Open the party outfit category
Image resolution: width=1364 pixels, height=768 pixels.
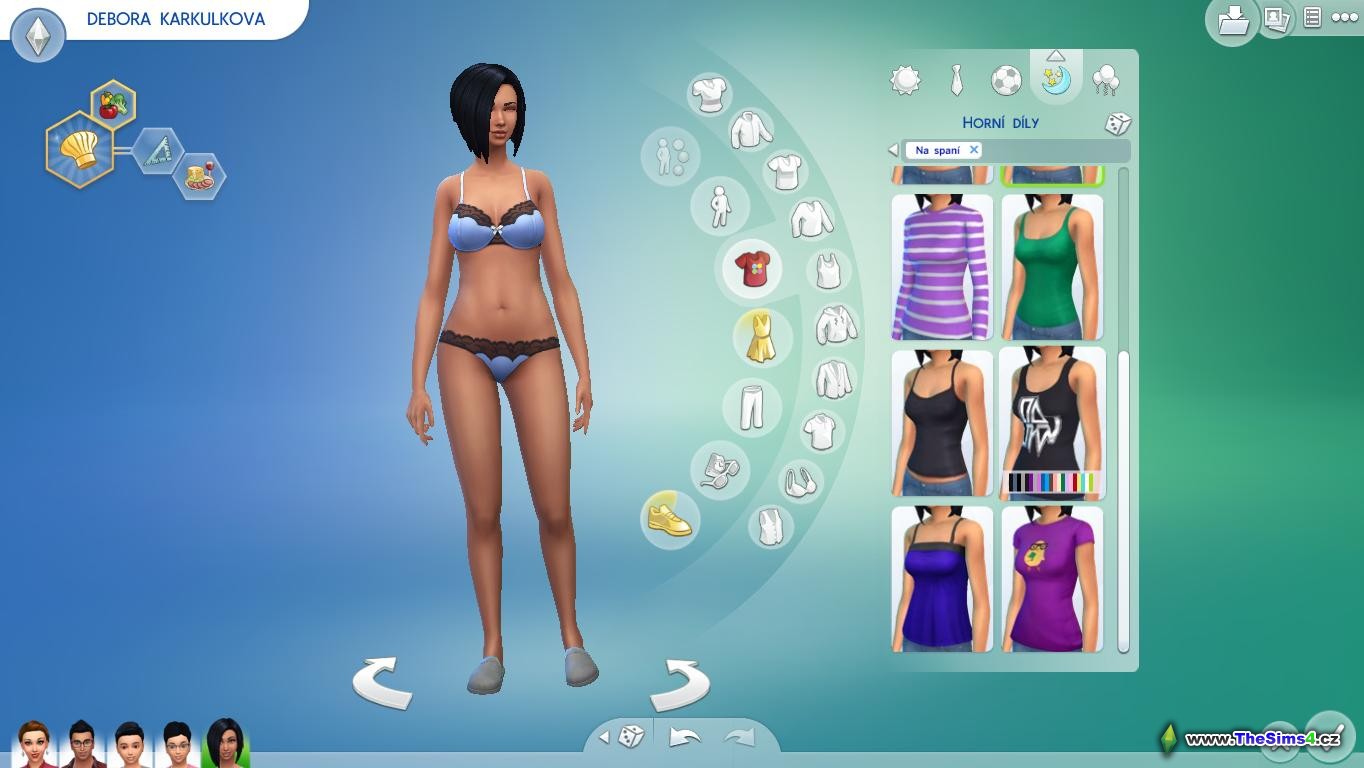coord(1106,80)
